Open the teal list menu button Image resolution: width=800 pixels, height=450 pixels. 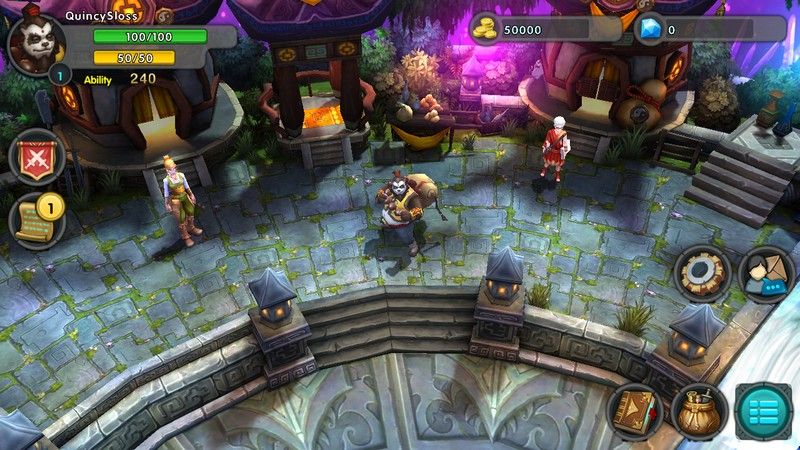point(764,411)
